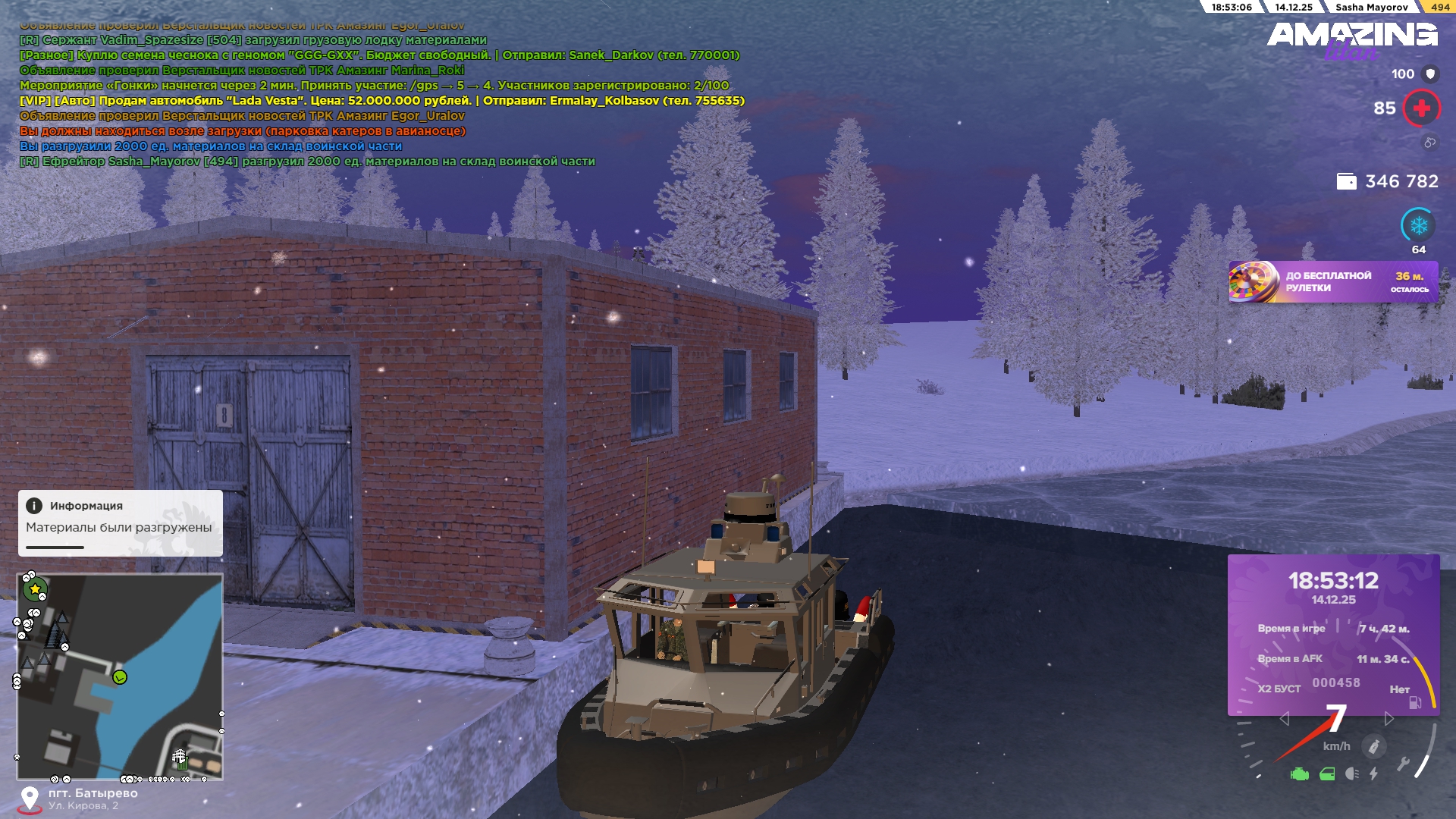Switch on the headlights icon
1456x819 pixels.
tap(1351, 774)
